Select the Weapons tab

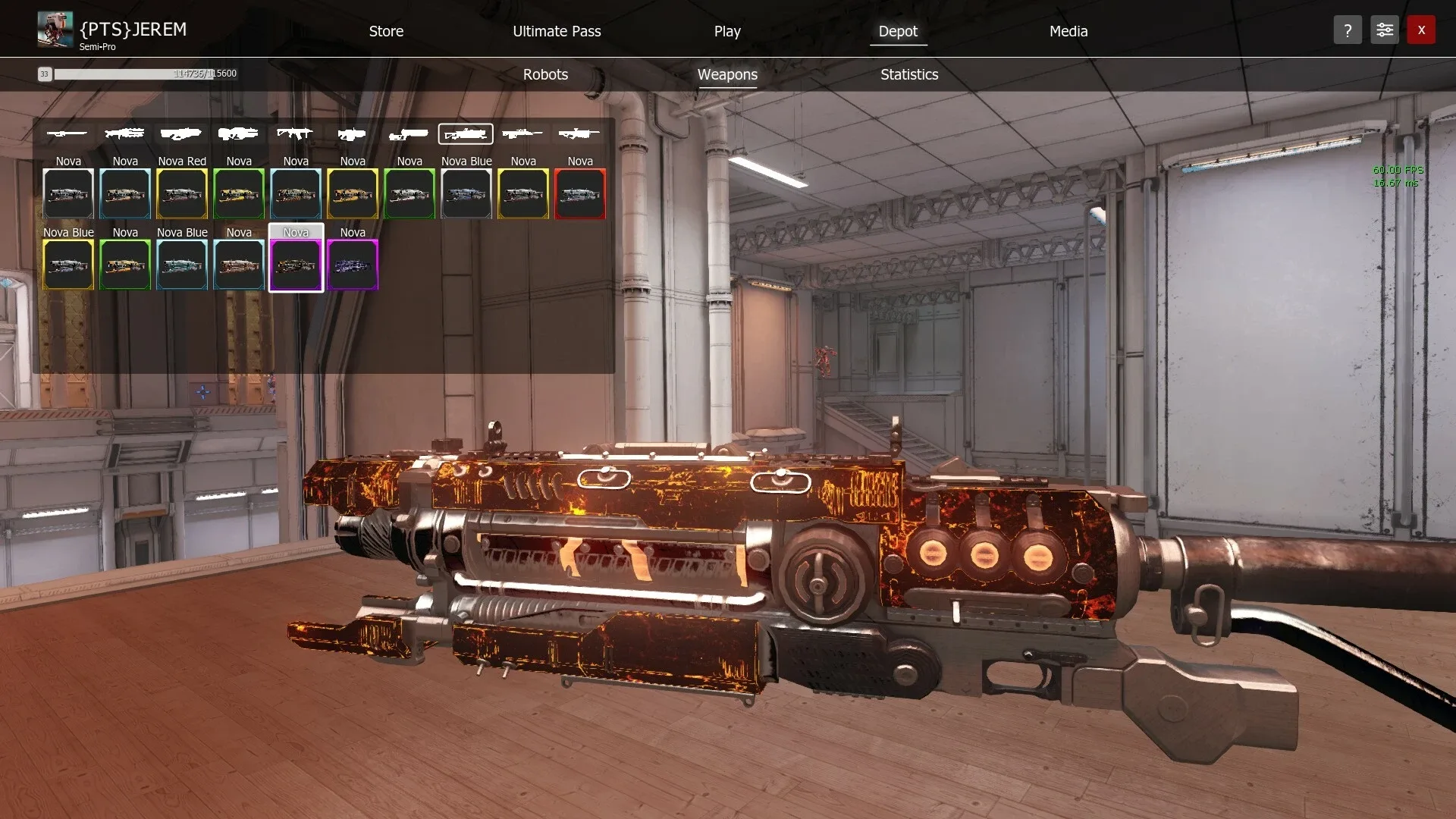point(727,74)
